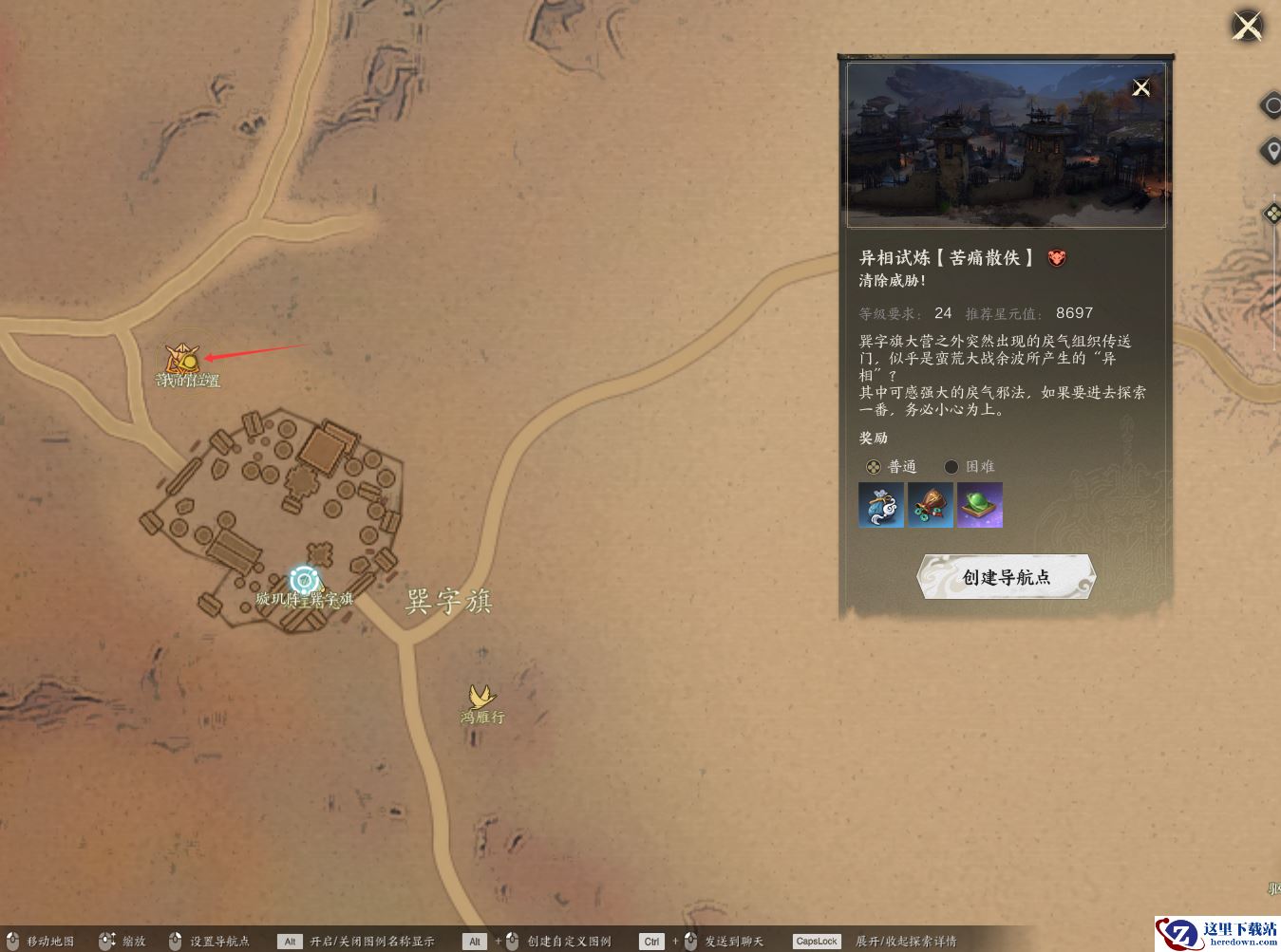Switch to 困难 difficulty
This screenshot has width=1281, height=952.
951,467
